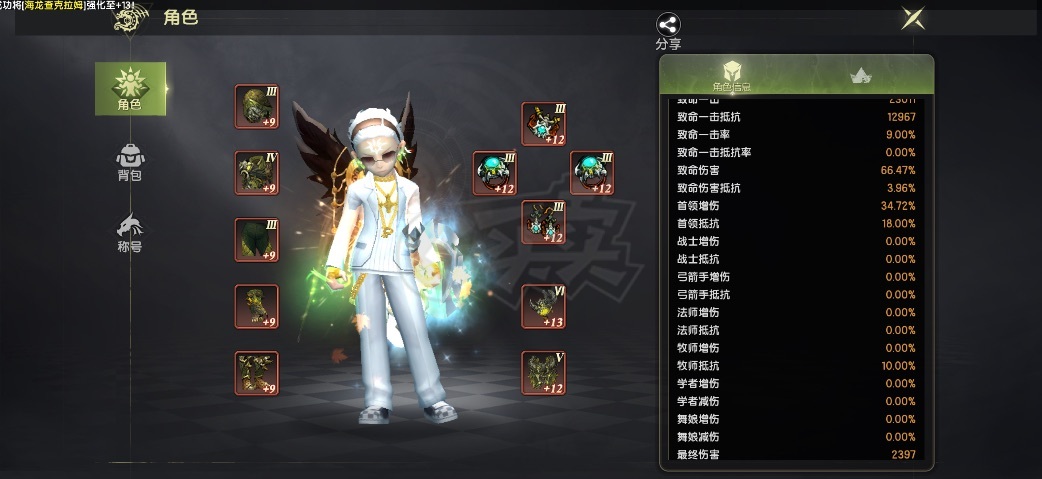Select the +9 boots equipment slot

click(256, 373)
